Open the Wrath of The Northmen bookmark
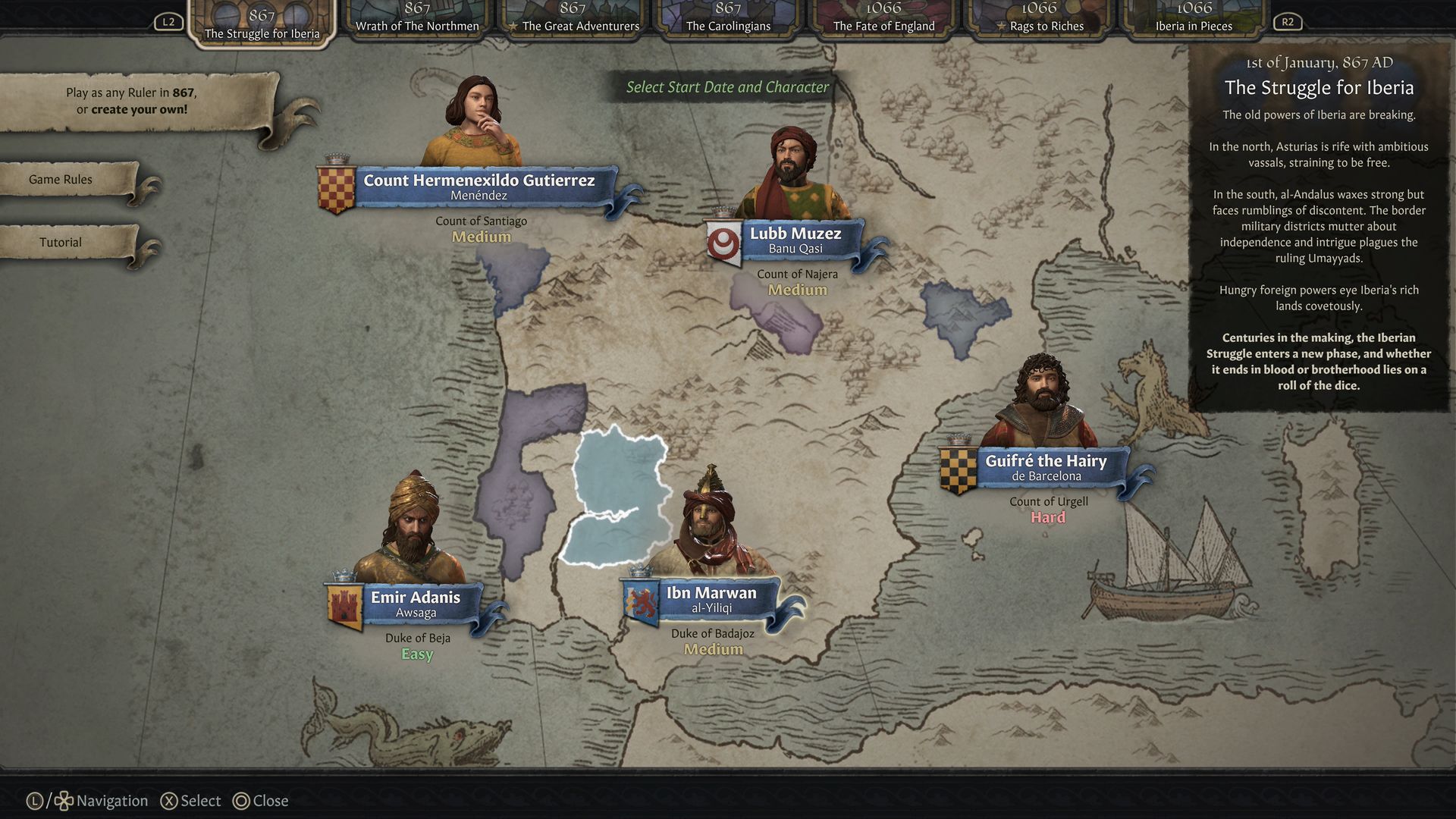This screenshot has width=1456, height=819. (x=417, y=20)
